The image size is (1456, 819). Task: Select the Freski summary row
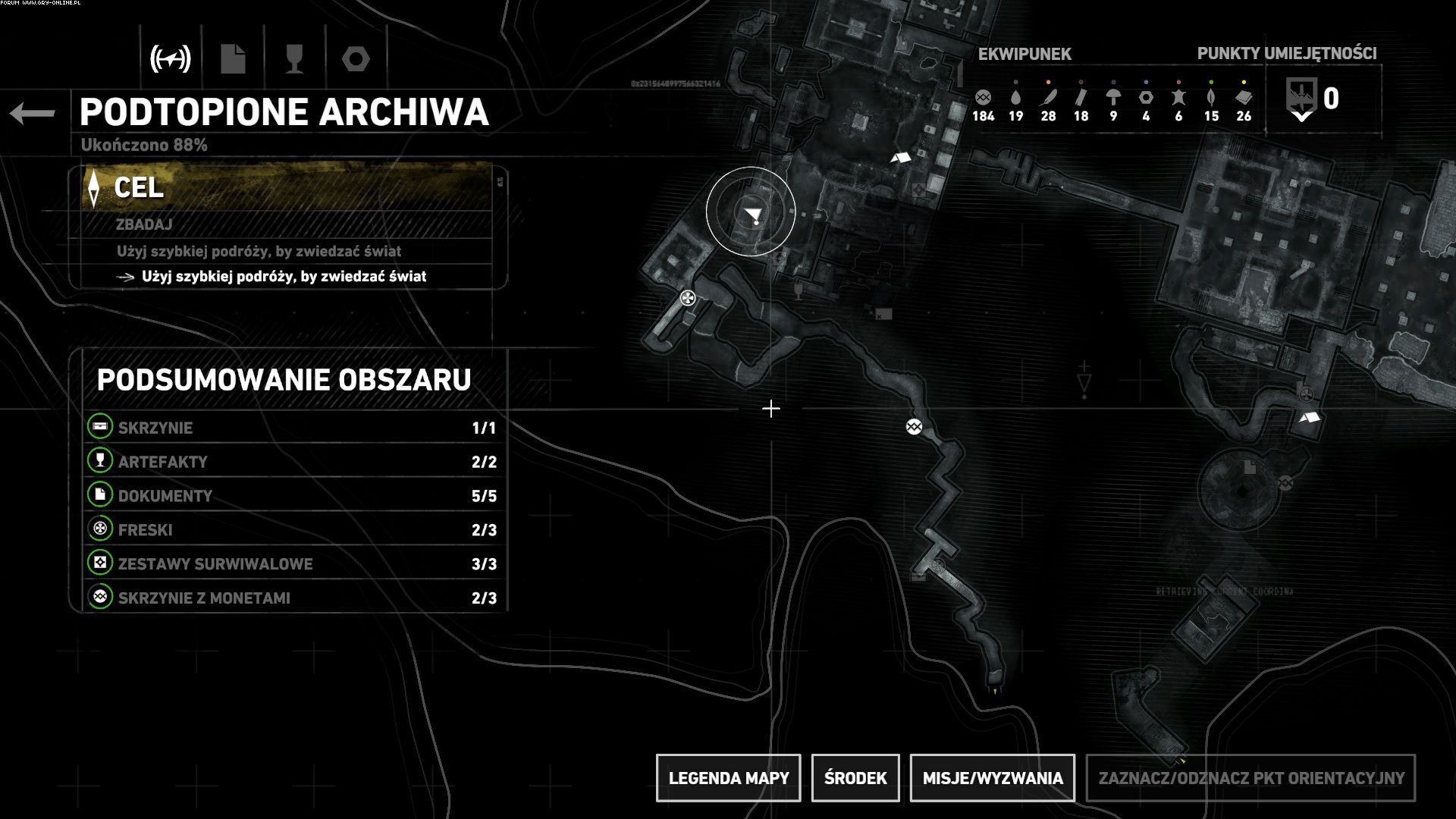(294, 530)
